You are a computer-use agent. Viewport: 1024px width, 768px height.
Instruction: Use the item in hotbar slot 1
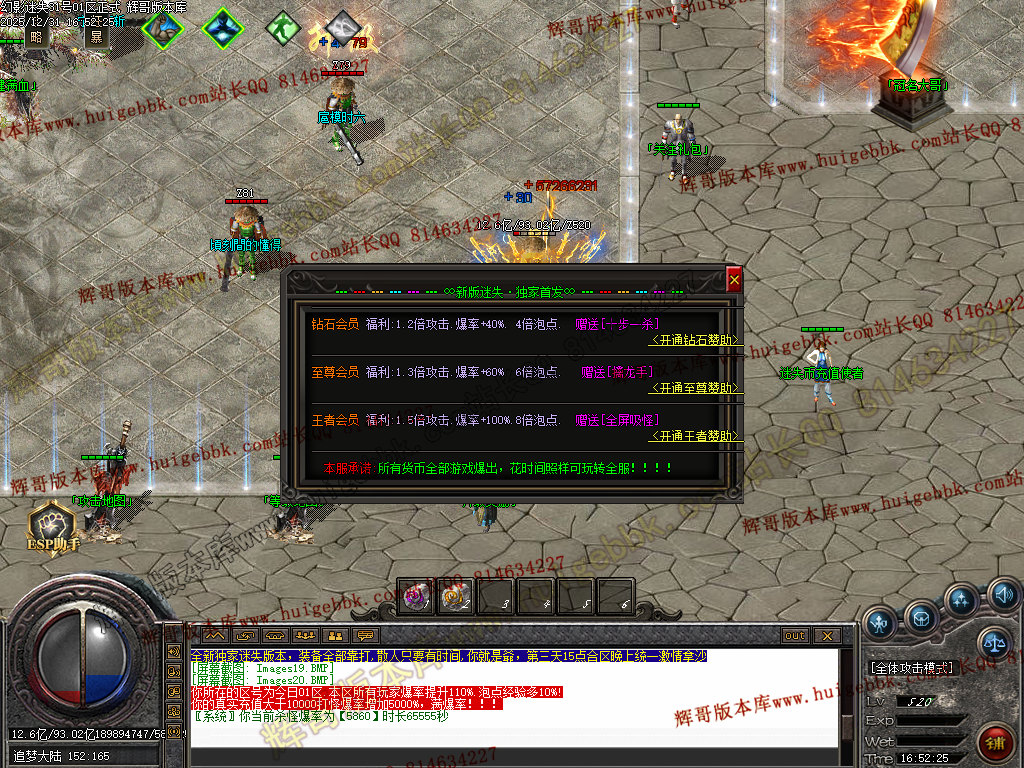(416, 597)
